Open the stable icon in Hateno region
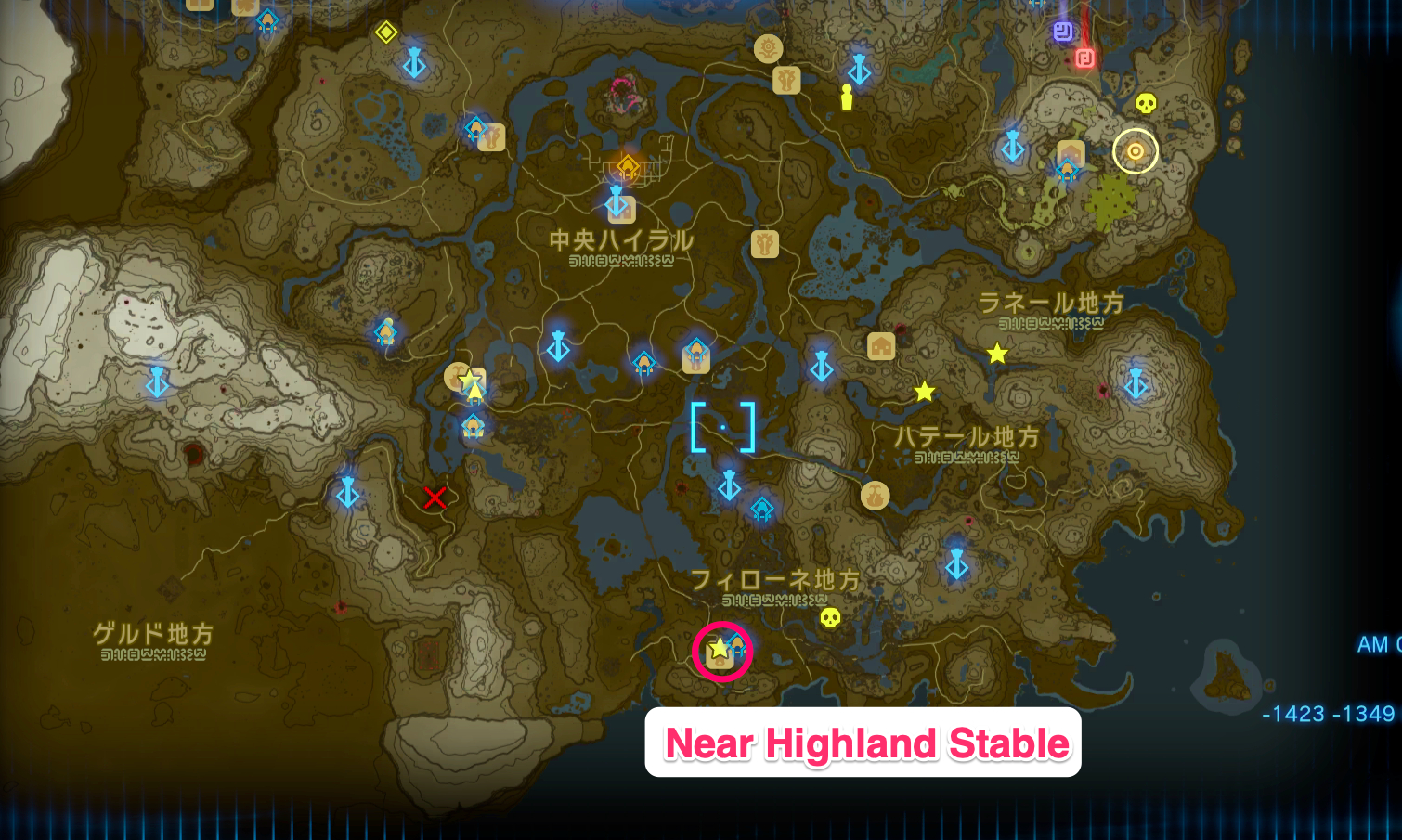The image size is (1402, 840). click(x=881, y=346)
